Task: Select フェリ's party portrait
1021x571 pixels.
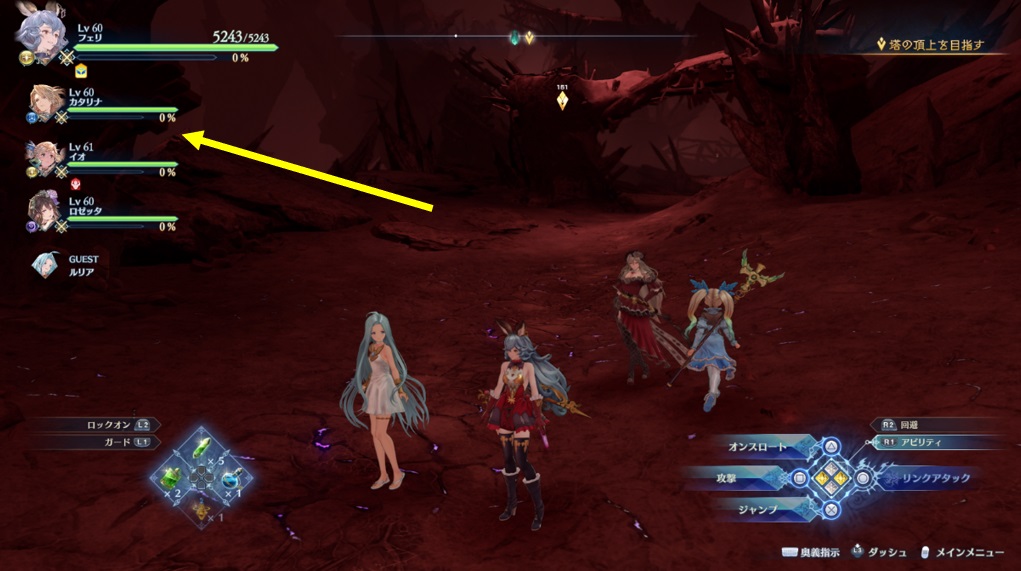Action: [x=38, y=35]
